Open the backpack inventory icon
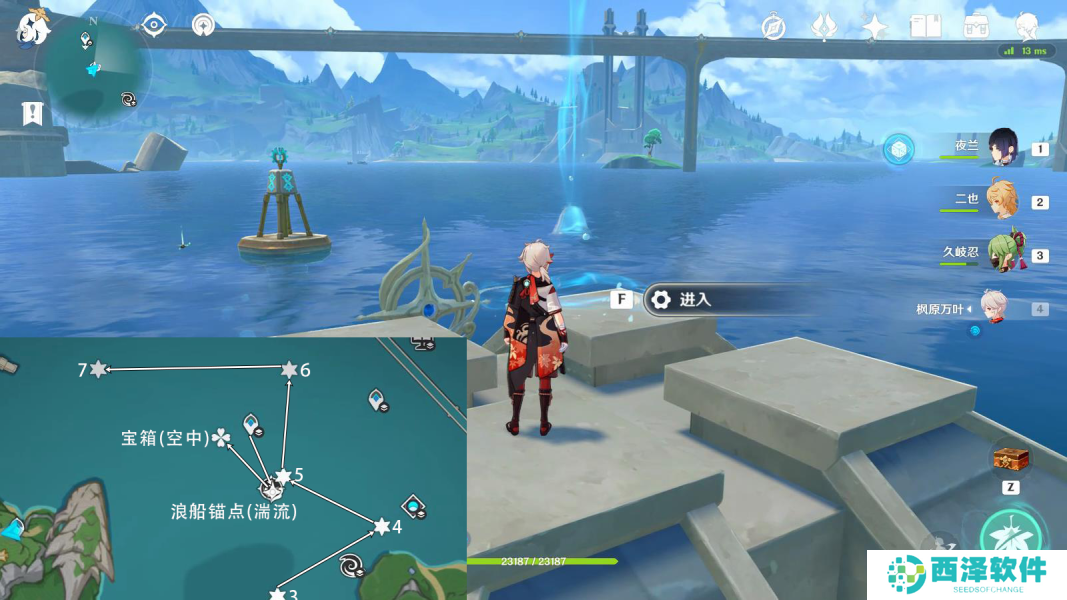The width and height of the screenshot is (1067, 600). [x=976, y=27]
